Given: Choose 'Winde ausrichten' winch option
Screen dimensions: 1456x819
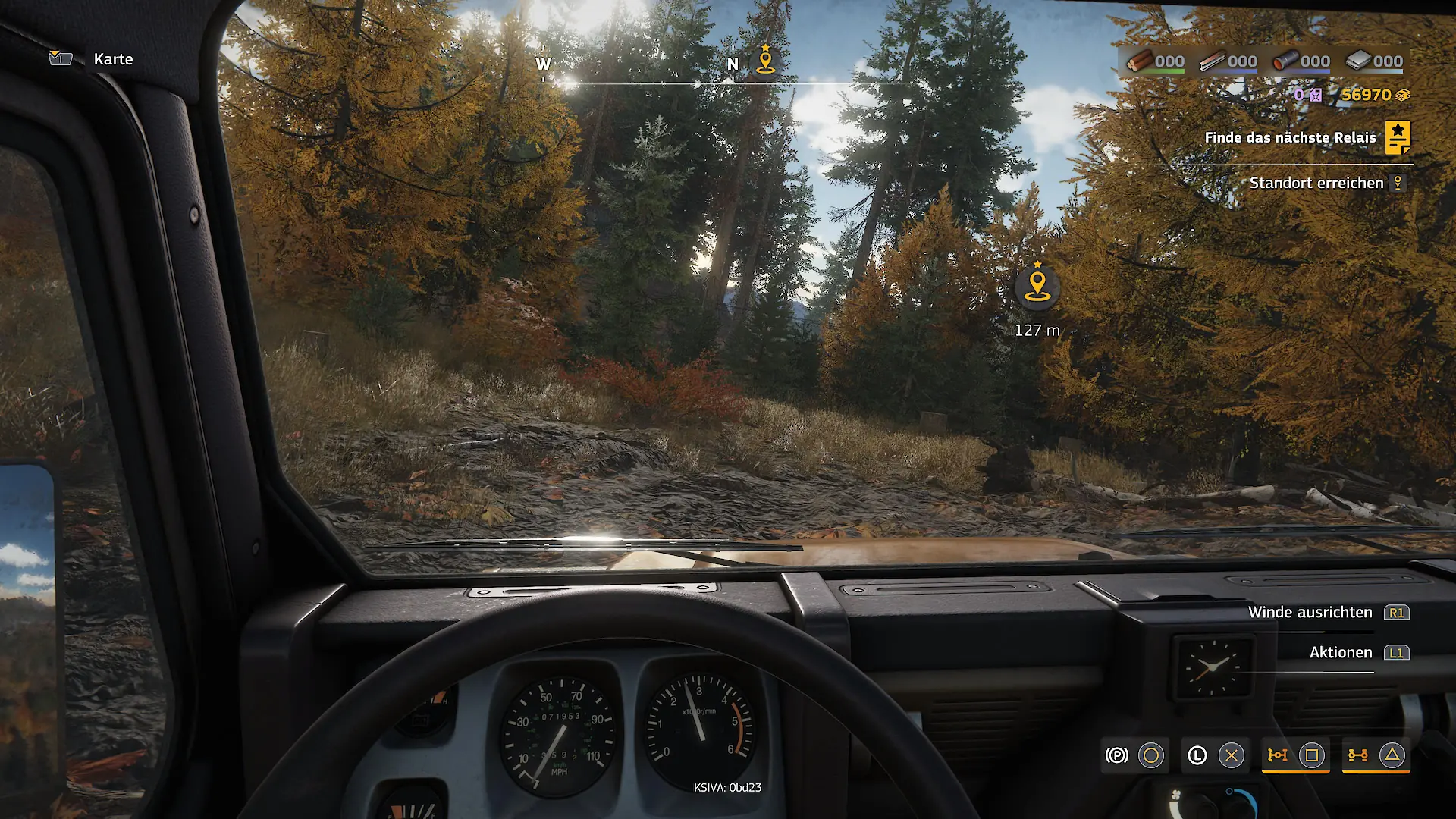Looking at the screenshot, I should (1310, 613).
